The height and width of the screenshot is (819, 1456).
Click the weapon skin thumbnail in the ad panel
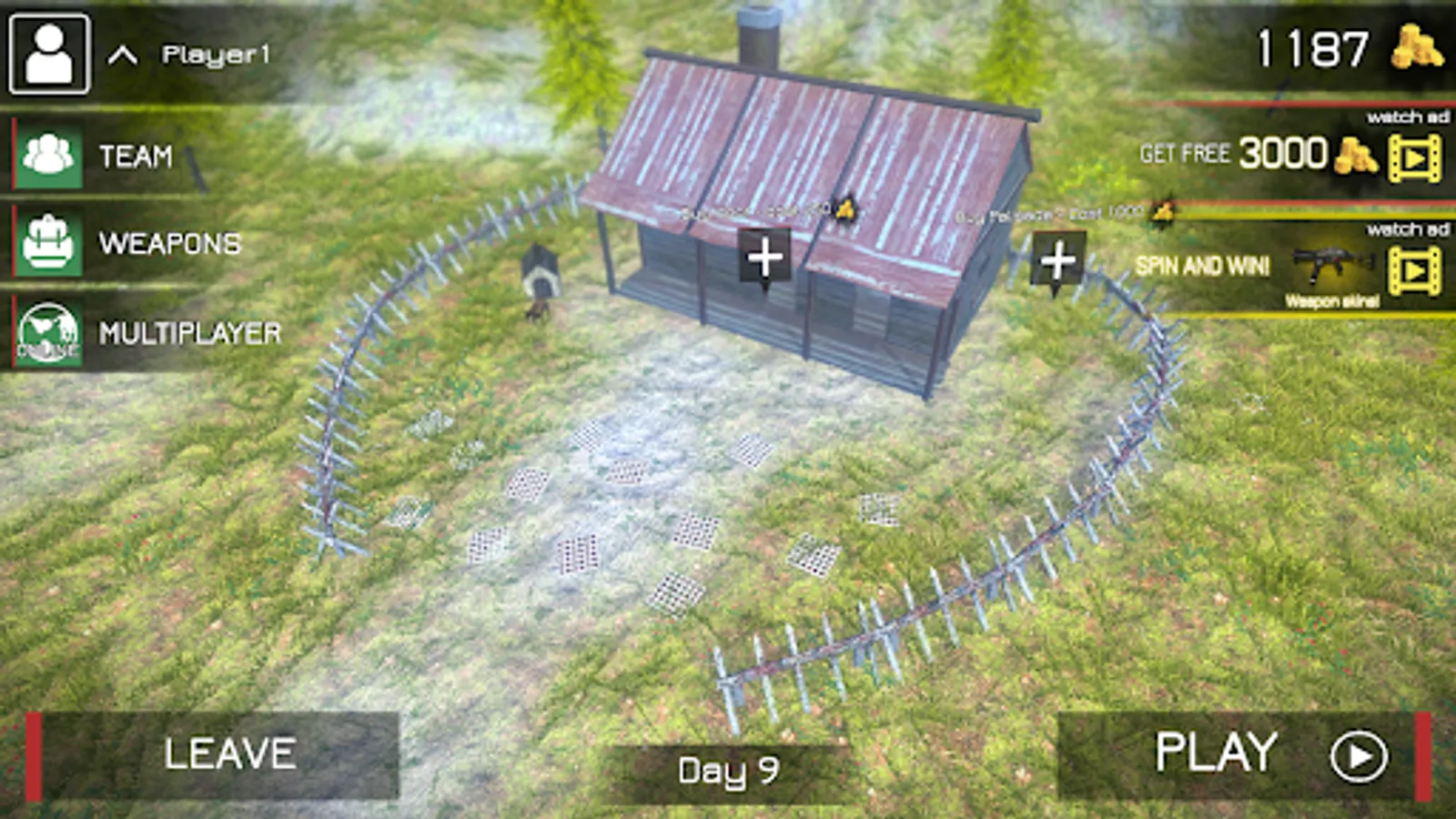pos(1330,265)
